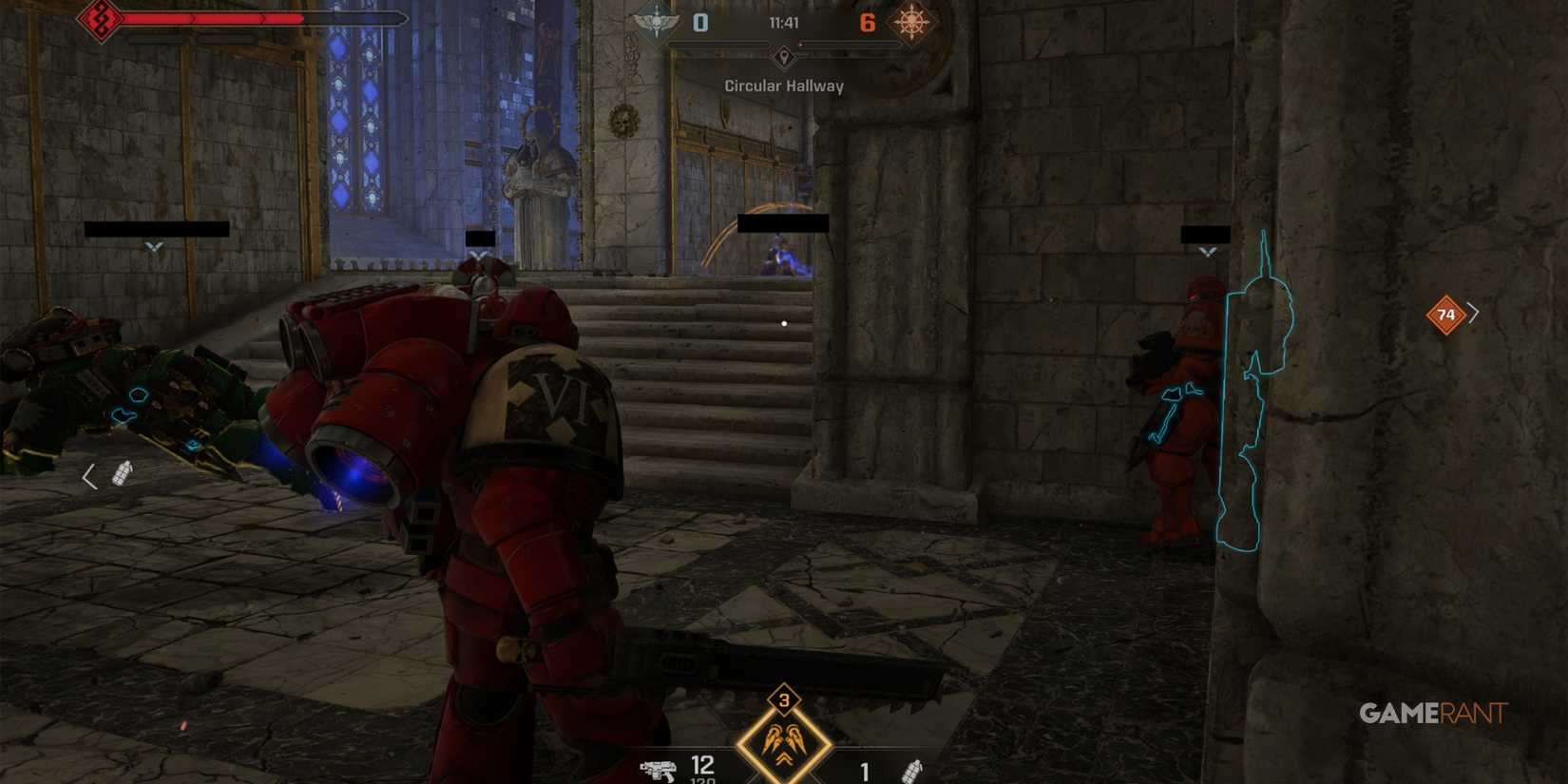The width and height of the screenshot is (1568, 784).
Task: Click the grenade pickup icon on left
Action: pyautogui.click(x=122, y=472)
